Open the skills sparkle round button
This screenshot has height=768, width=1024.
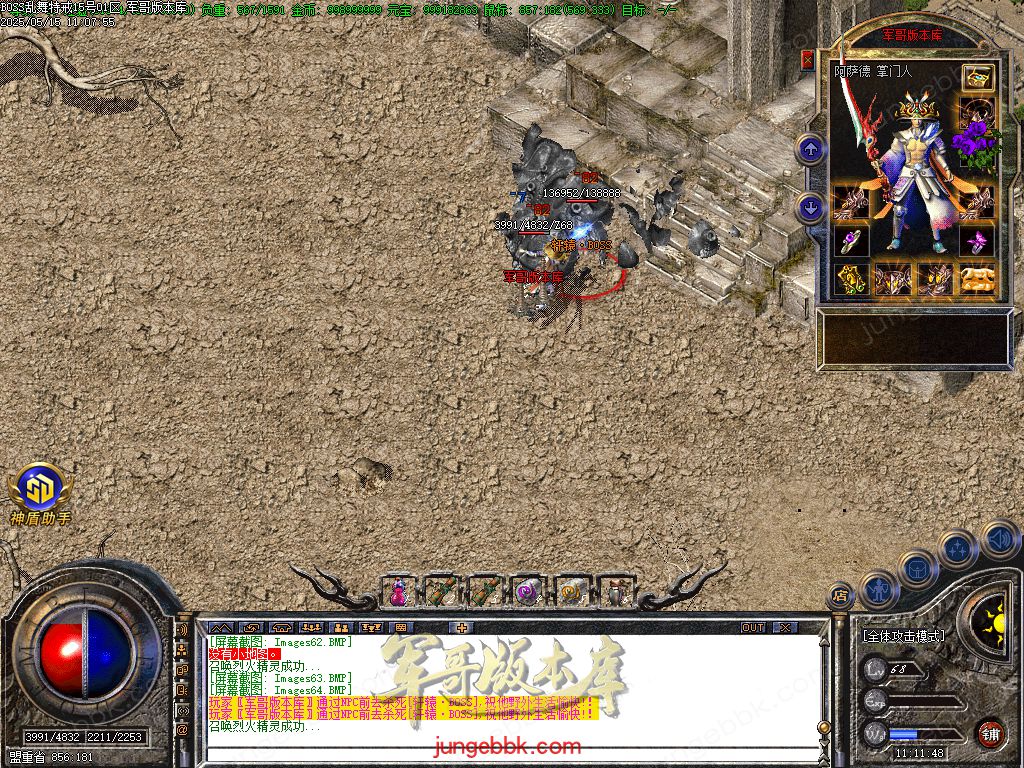tap(958, 550)
